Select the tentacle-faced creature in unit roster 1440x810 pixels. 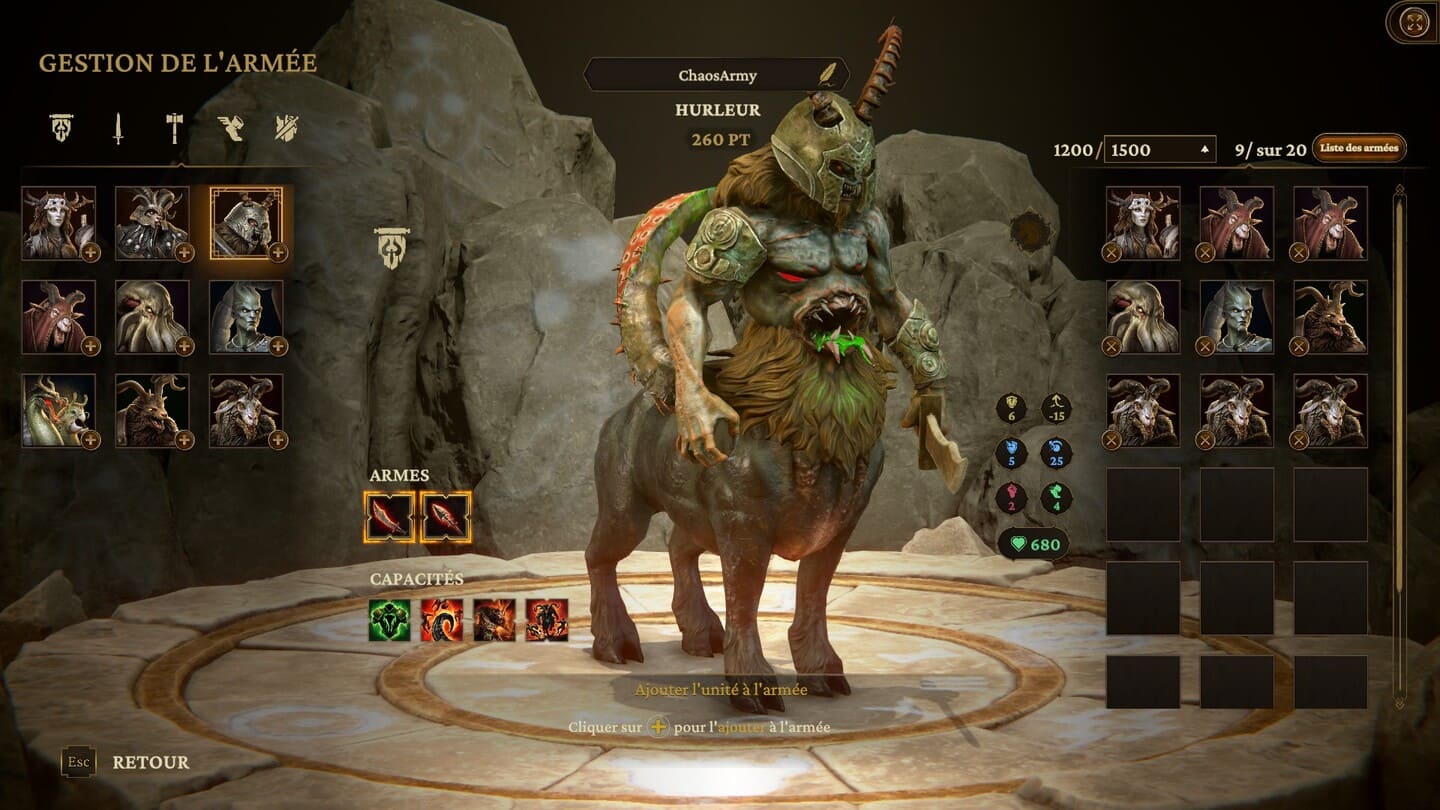pos(152,317)
